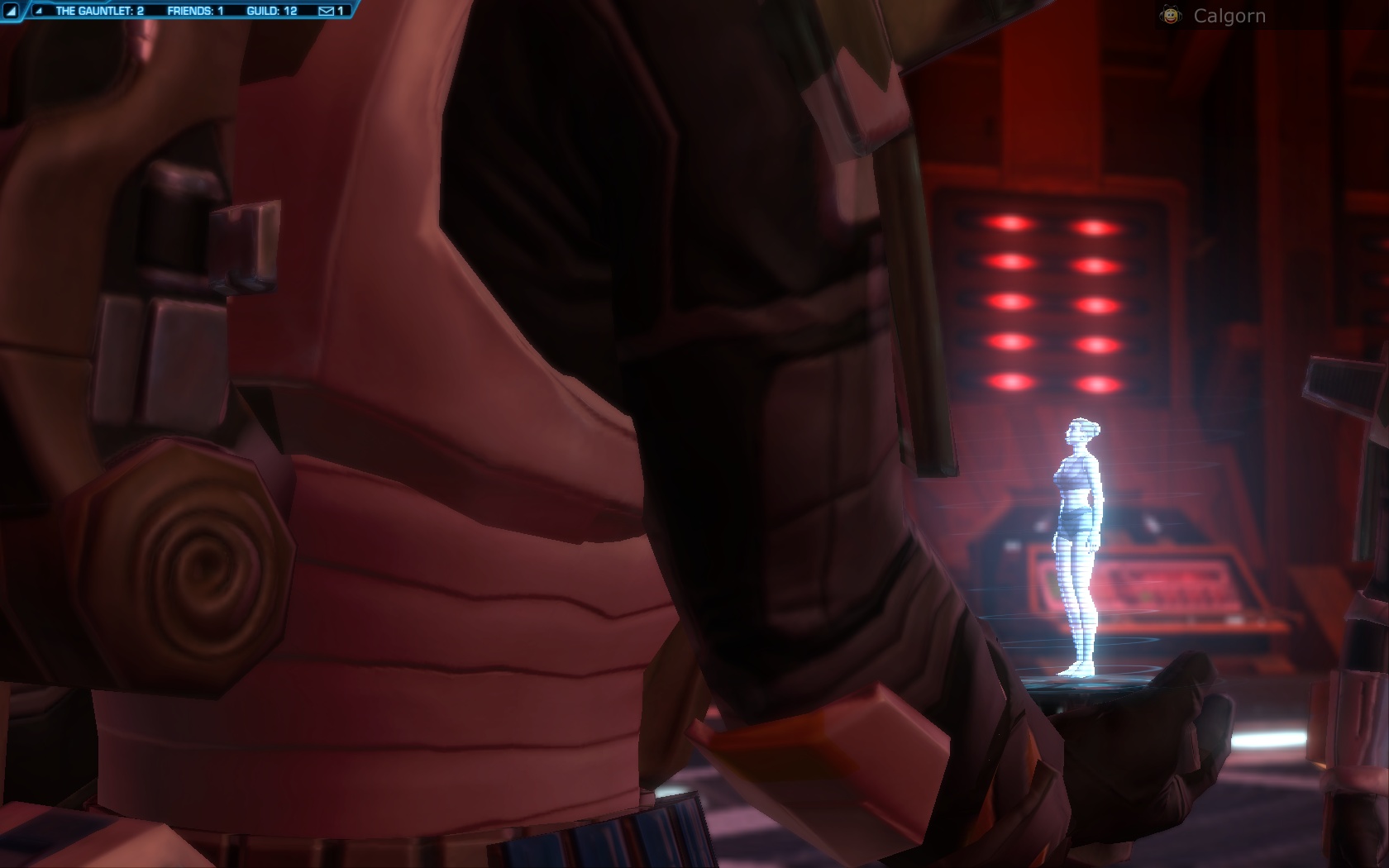The height and width of the screenshot is (868, 1389).
Task: Expand the chat window using the triangle control
Action: tap(12, 11)
